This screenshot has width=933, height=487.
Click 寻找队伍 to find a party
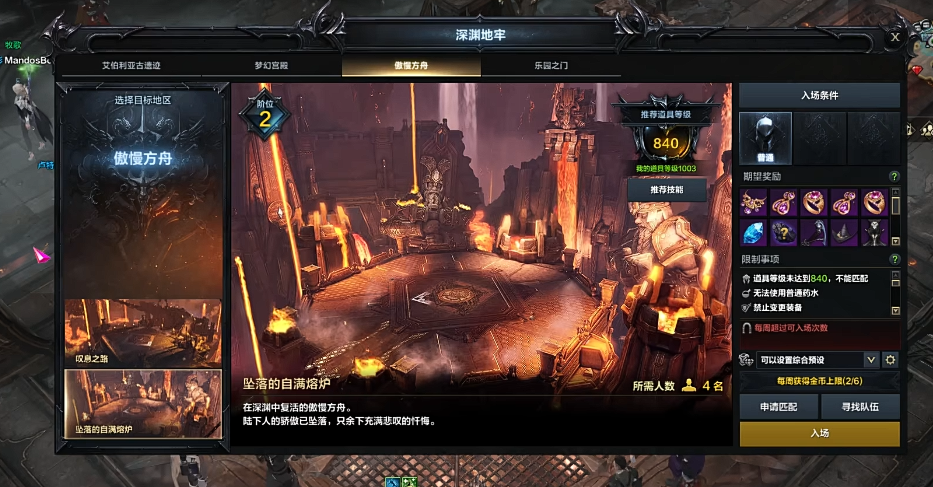860,407
